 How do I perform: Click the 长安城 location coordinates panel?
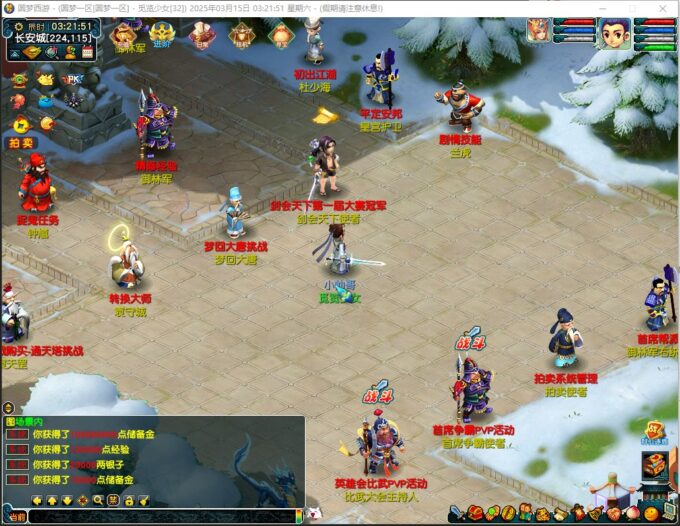[52, 38]
